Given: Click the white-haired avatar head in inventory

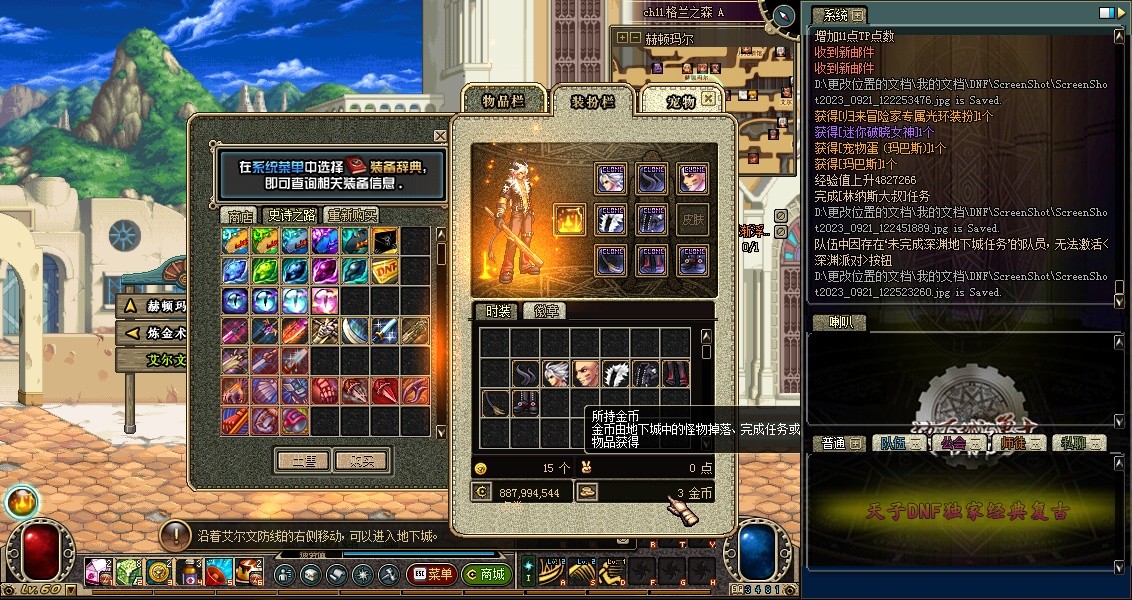Looking at the screenshot, I should pos(556,374).
